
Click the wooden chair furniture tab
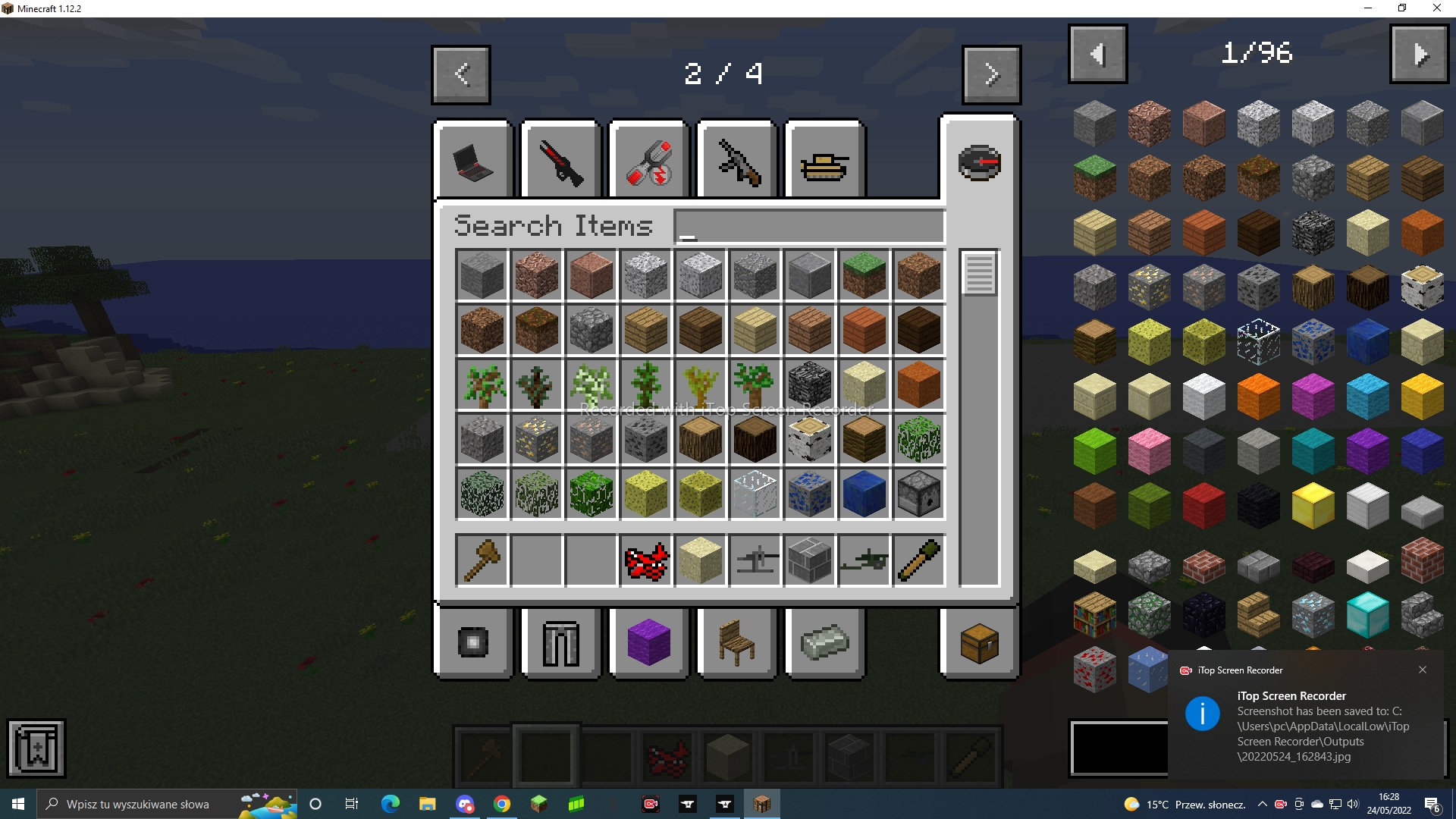click(x=736, y=642)
